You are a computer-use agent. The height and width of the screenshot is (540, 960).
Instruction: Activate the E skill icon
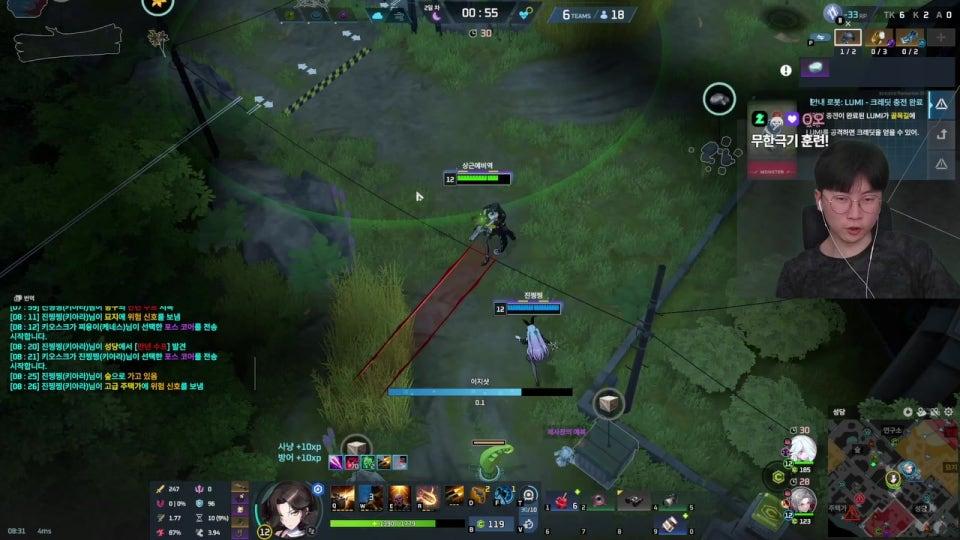coord(399,494)
